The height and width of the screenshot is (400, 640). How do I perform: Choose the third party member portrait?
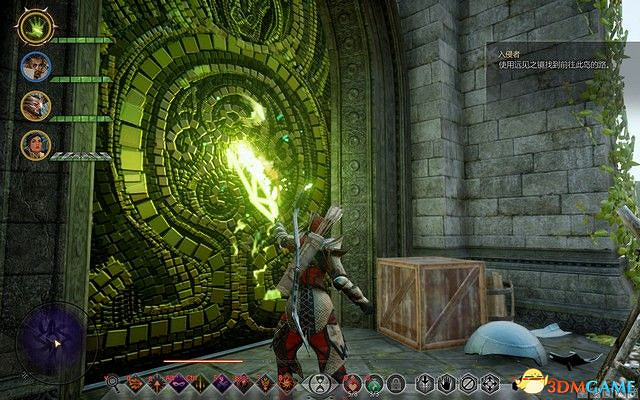[x=36, y=105]
